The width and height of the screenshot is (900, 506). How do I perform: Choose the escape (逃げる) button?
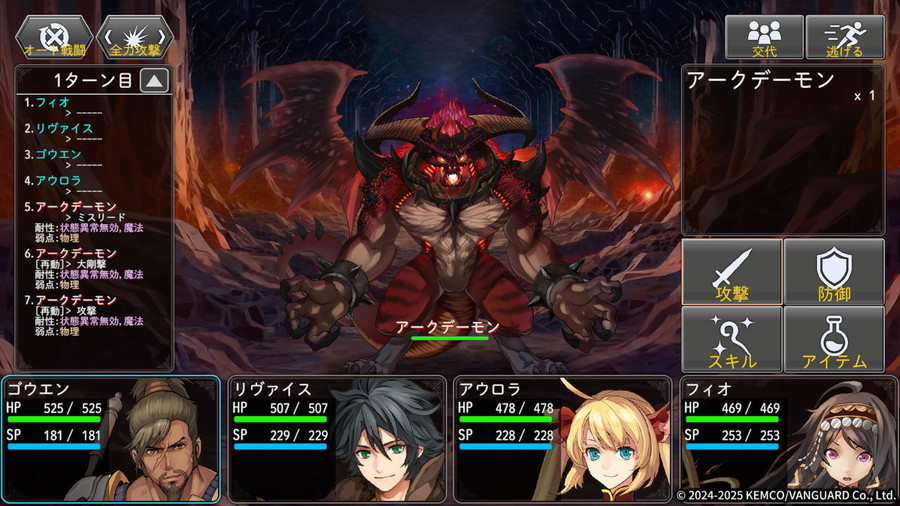(844, 37)
